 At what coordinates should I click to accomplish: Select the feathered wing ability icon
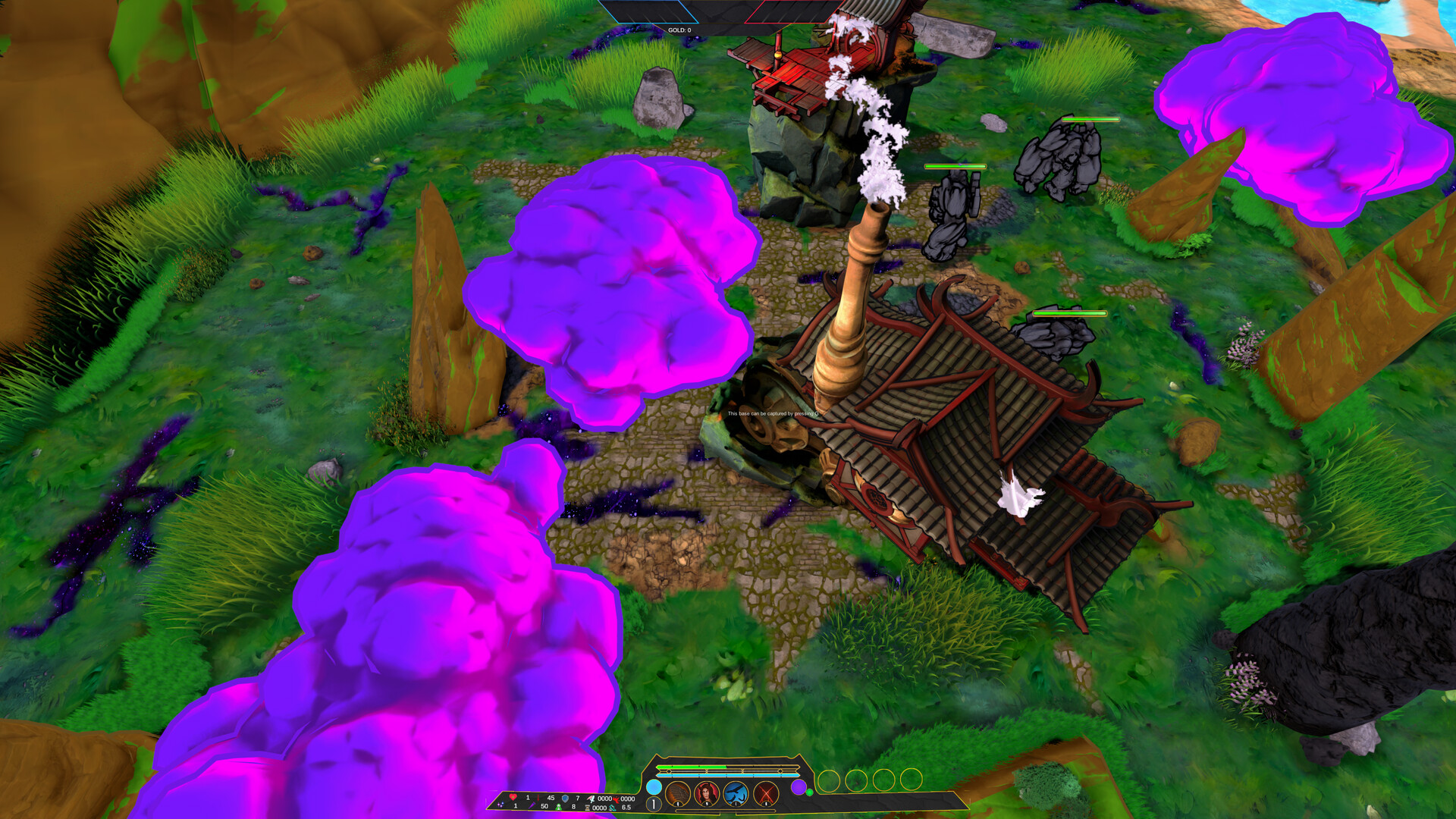click(x=677, y=794)
